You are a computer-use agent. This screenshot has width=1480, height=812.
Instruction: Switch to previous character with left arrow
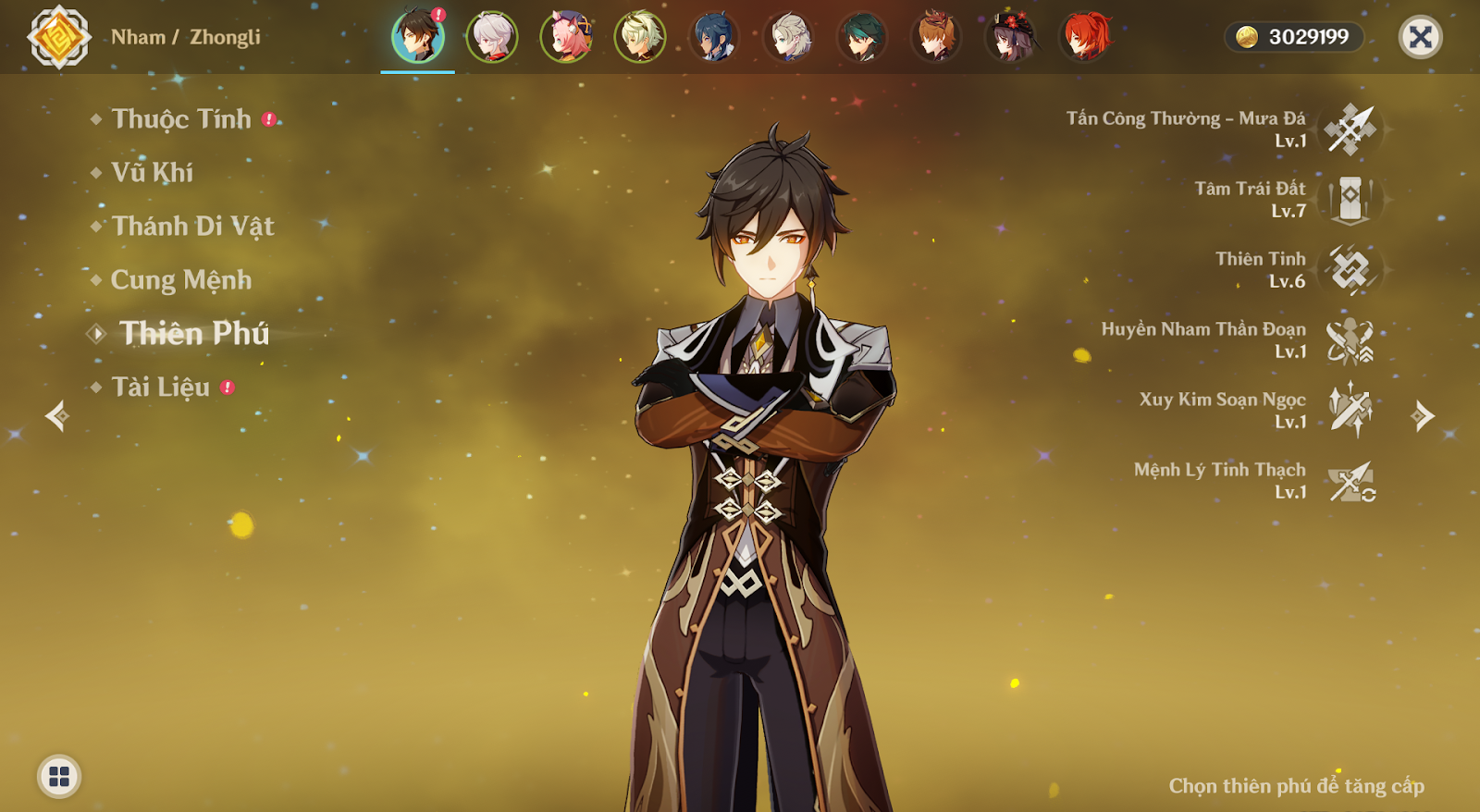click(x=56, y=416)
